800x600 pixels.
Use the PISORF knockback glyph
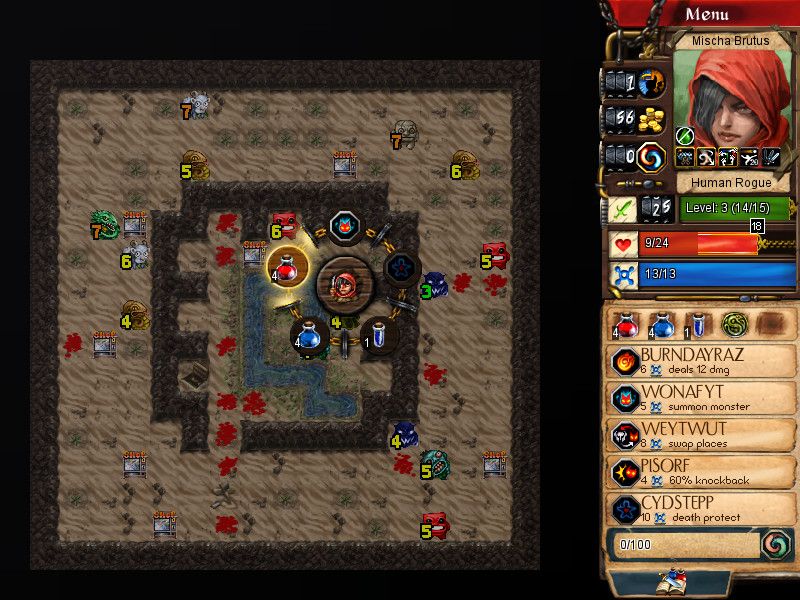click(703, 472)
